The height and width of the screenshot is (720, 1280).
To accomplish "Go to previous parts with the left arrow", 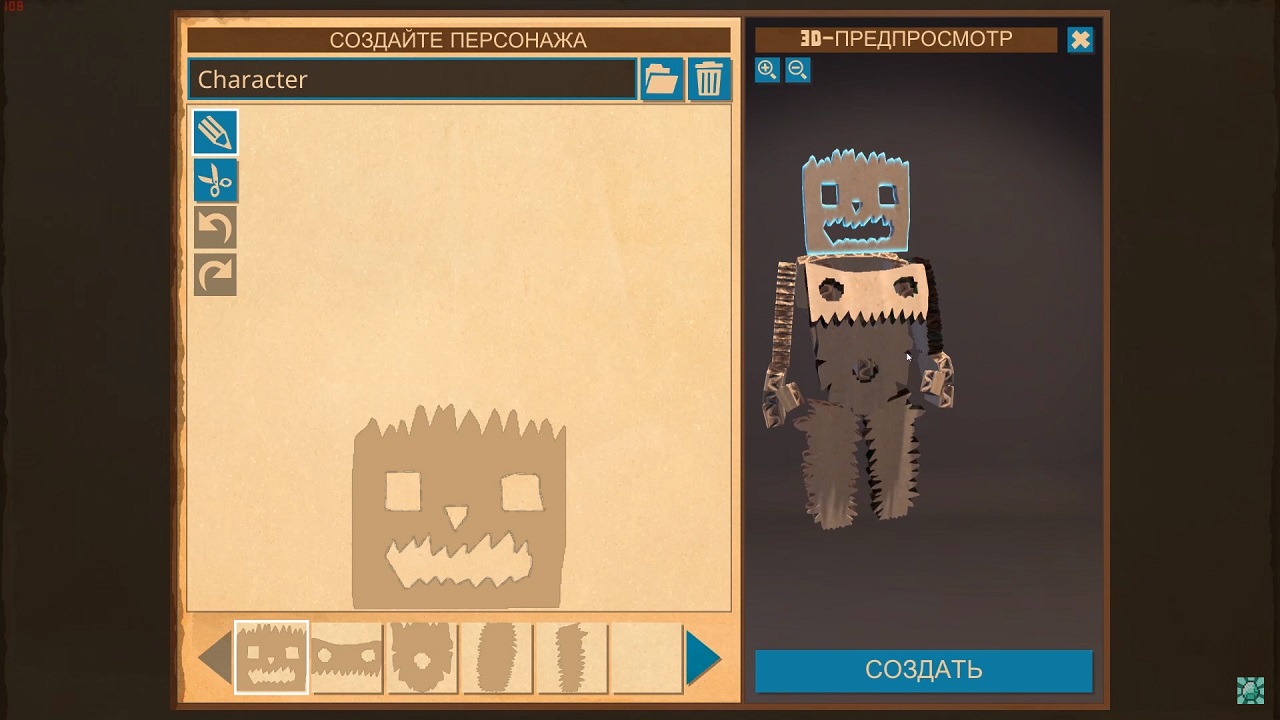I will click(x=215, y=658).
